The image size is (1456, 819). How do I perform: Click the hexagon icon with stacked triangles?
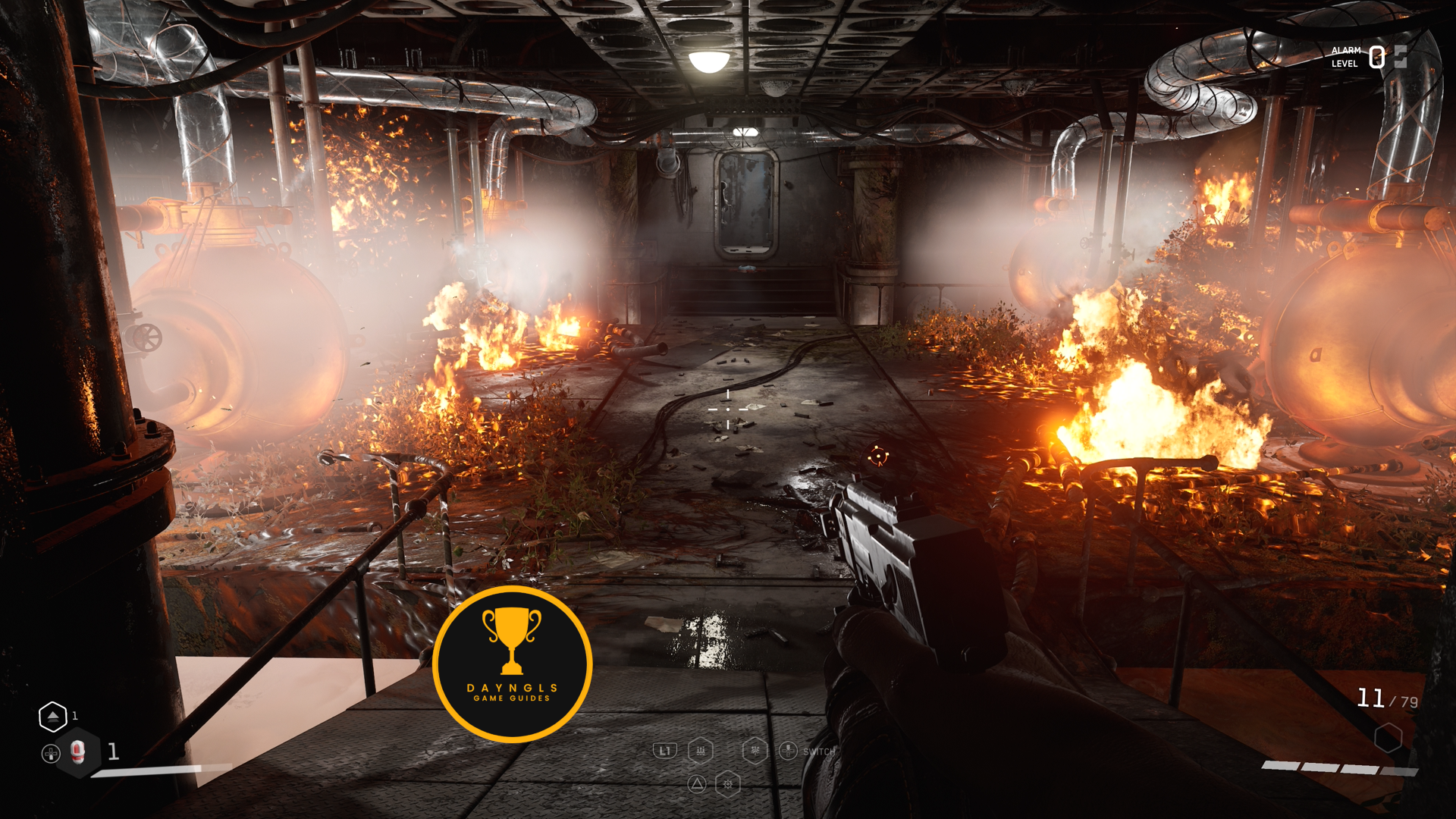pyautogui.click(x=53, y=716)
